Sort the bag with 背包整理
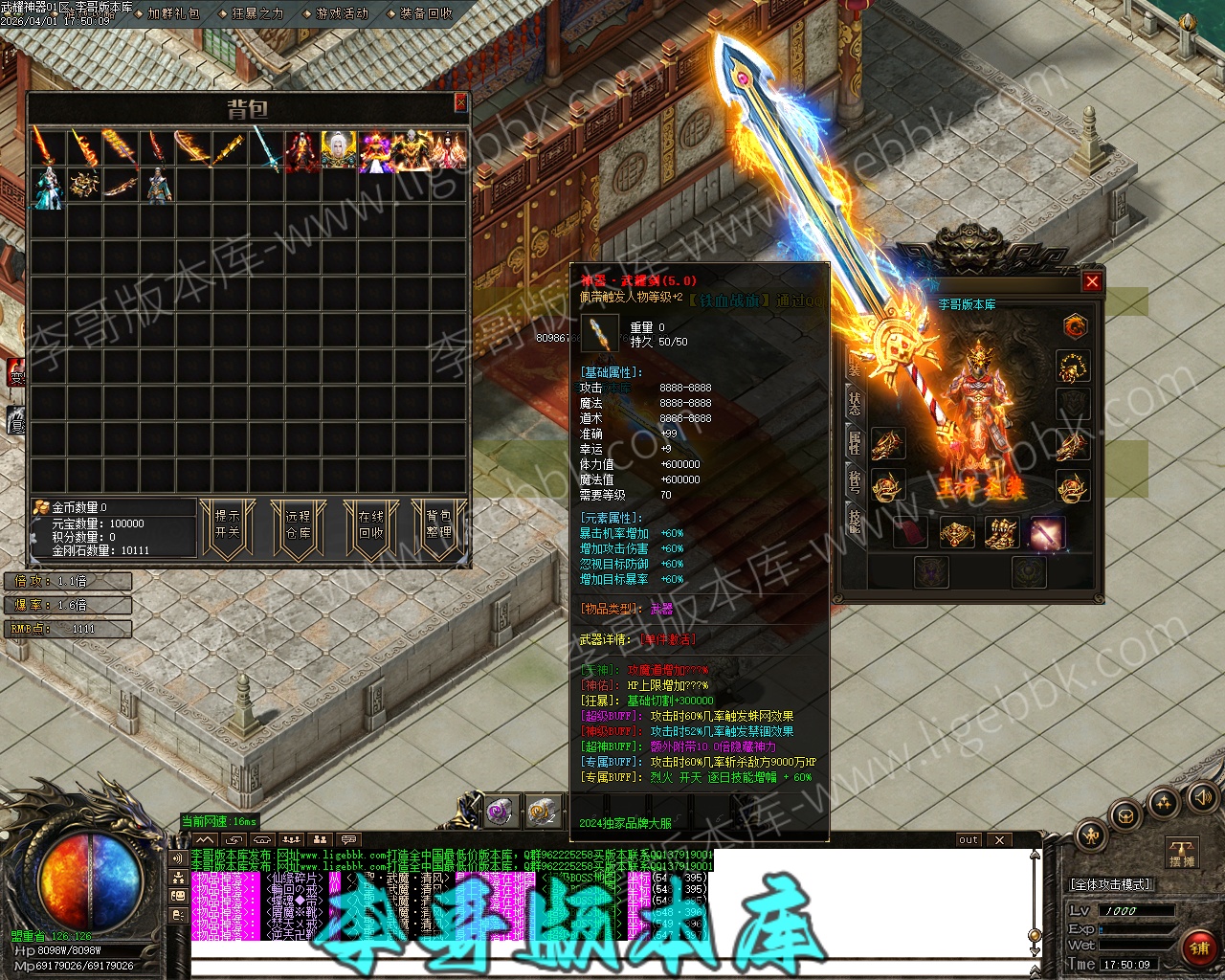The image size is (1225, 980). 438,524
